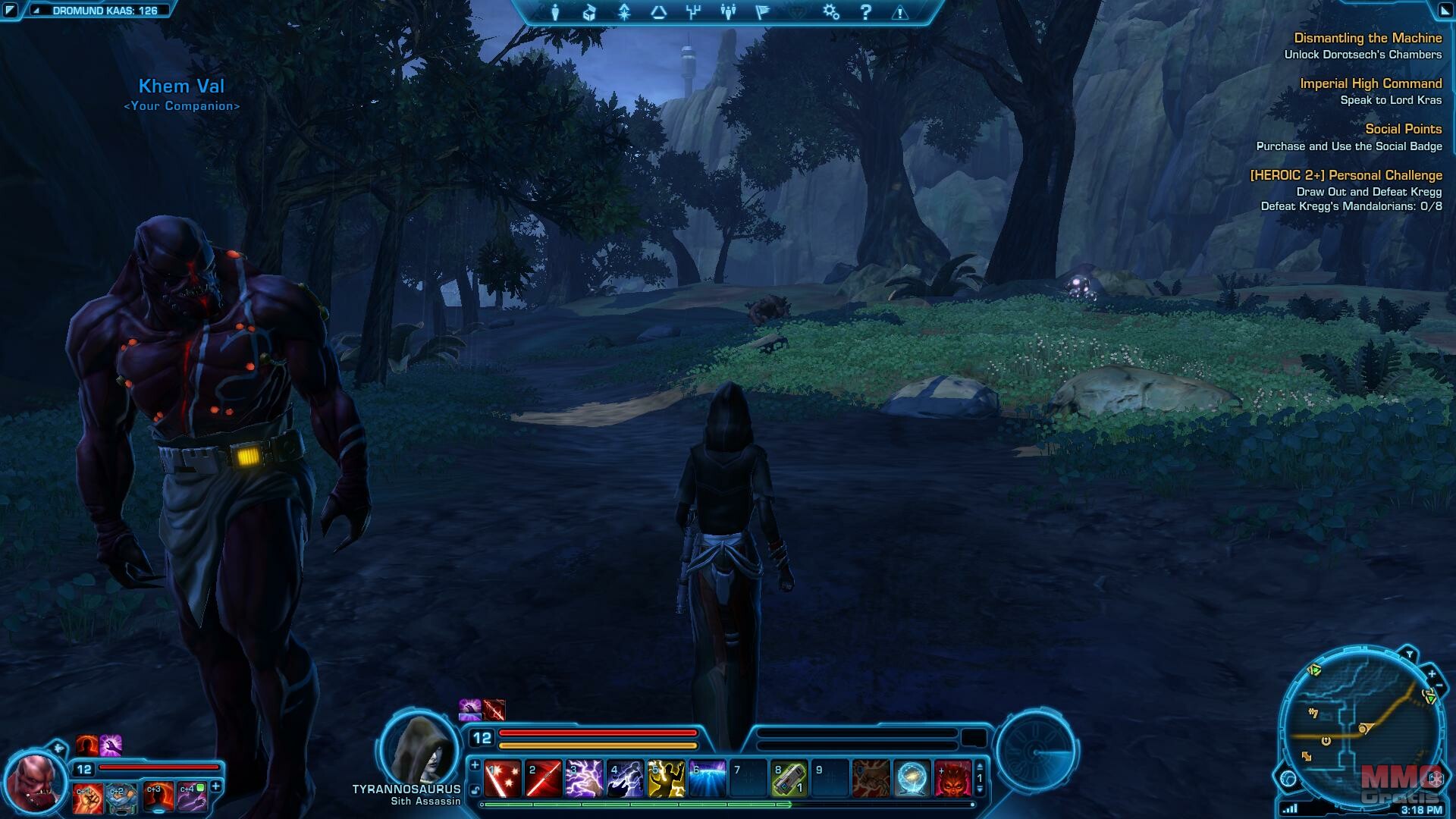Use the red Sith face ability icon
This screenshot has height=819, width=1456.
point(952,779)
